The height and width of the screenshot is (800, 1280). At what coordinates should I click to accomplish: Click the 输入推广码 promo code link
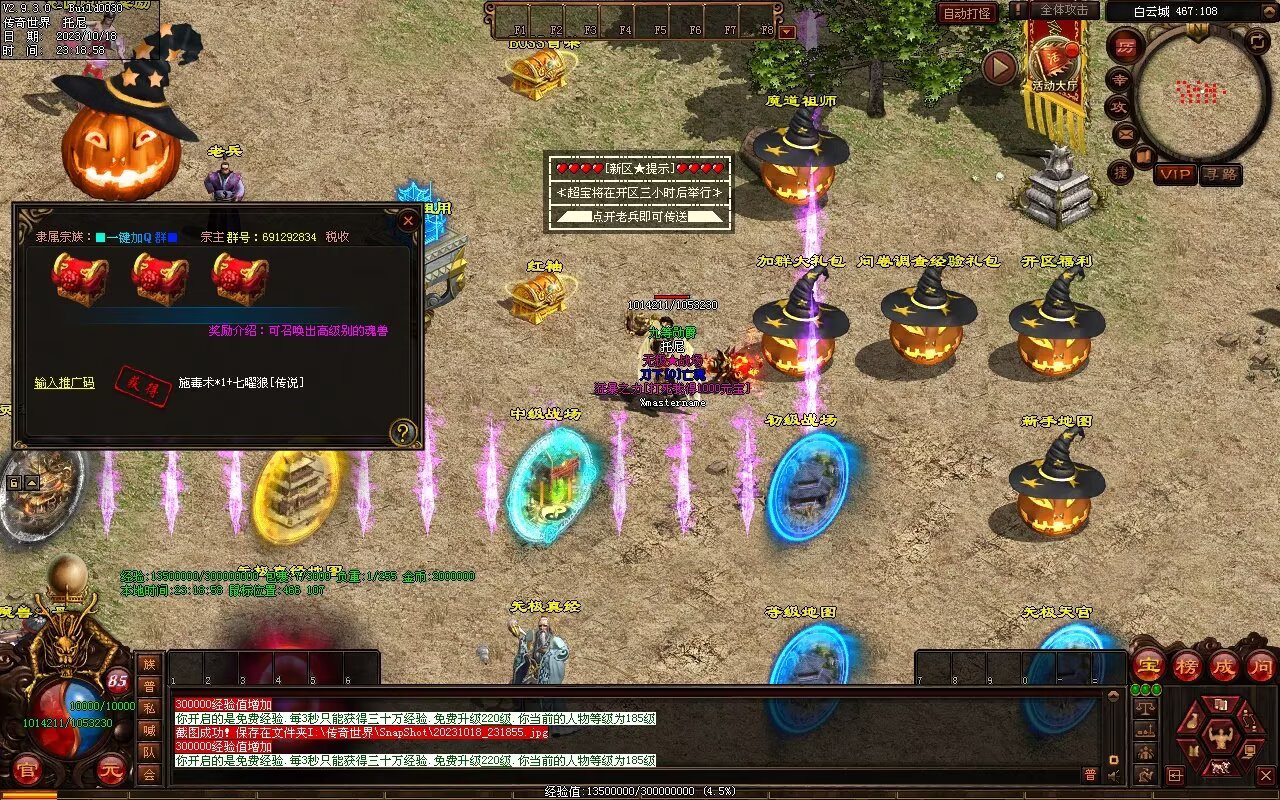(64, 383)
